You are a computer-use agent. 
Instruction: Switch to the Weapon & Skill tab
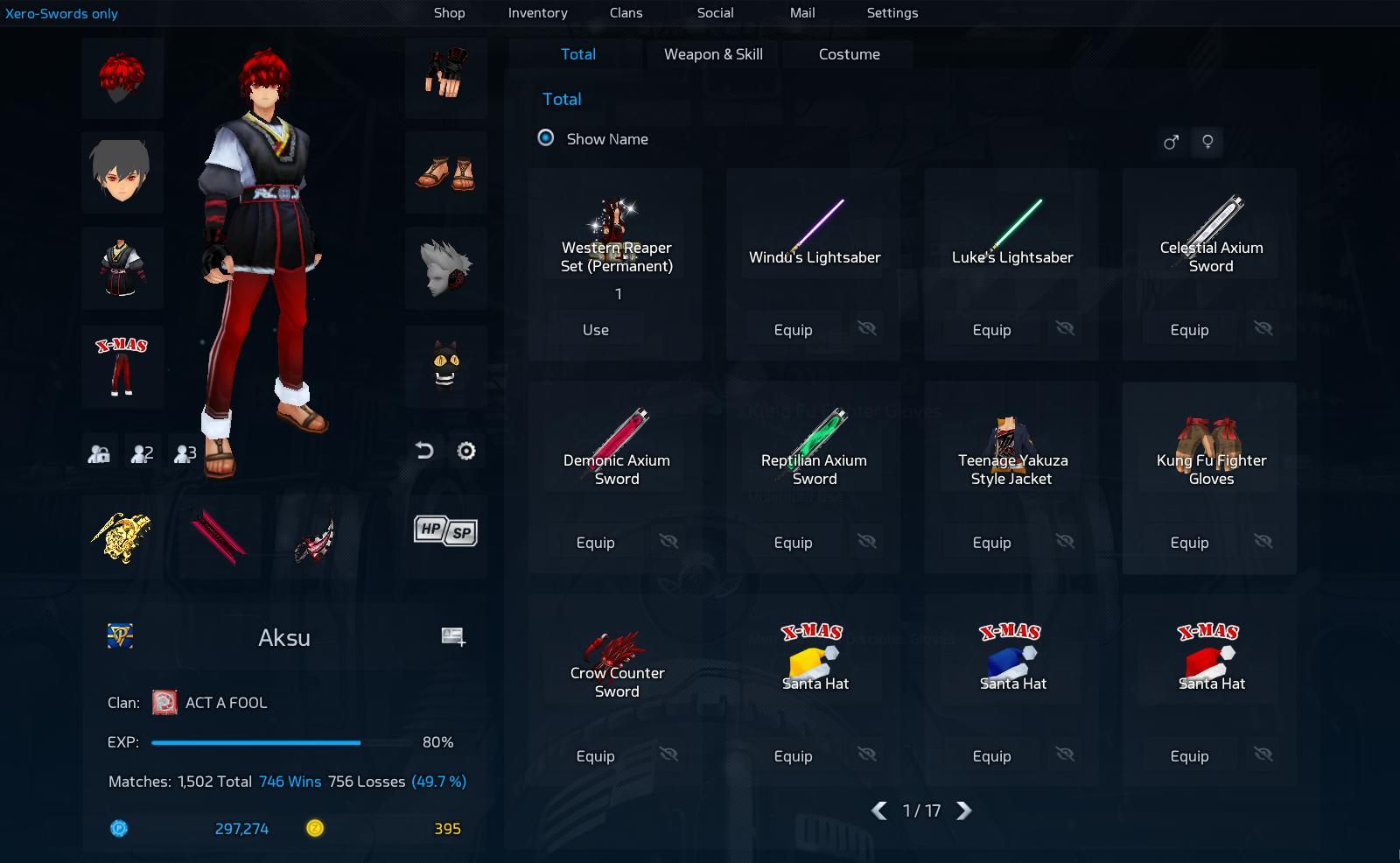tap(713, 54)
